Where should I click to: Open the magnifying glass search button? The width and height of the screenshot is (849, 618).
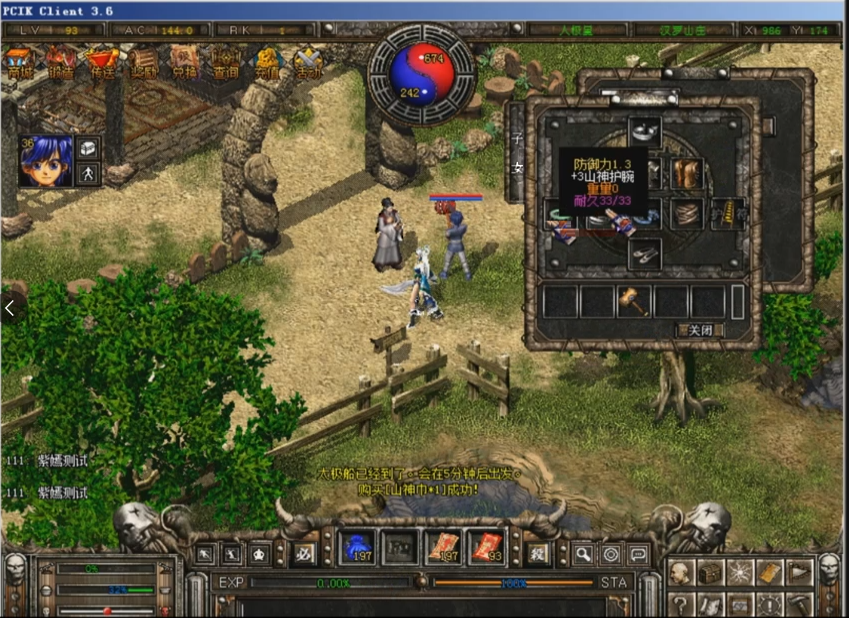[583, 553]
